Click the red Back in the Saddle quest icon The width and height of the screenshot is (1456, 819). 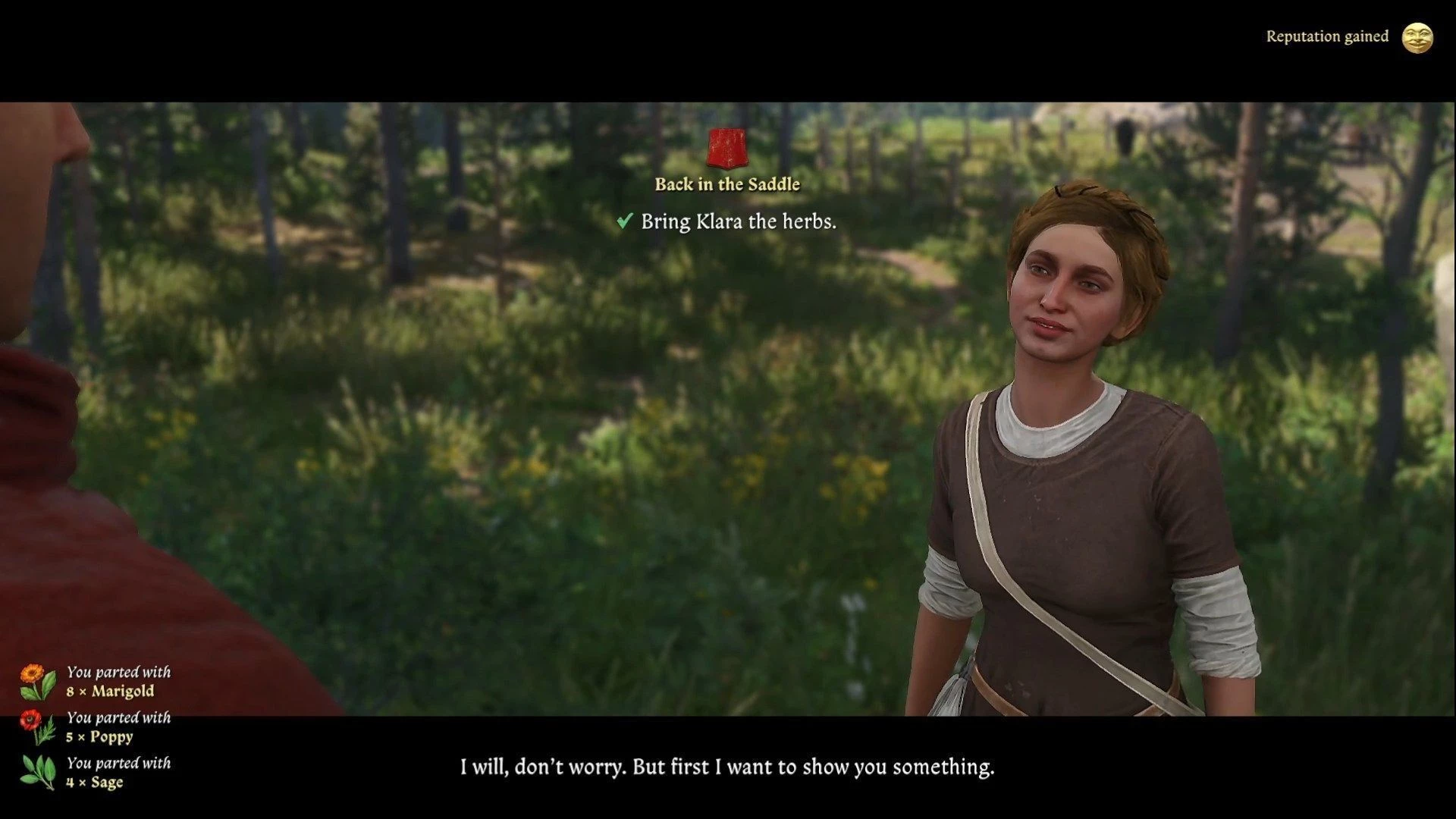[x=726, y=148]
